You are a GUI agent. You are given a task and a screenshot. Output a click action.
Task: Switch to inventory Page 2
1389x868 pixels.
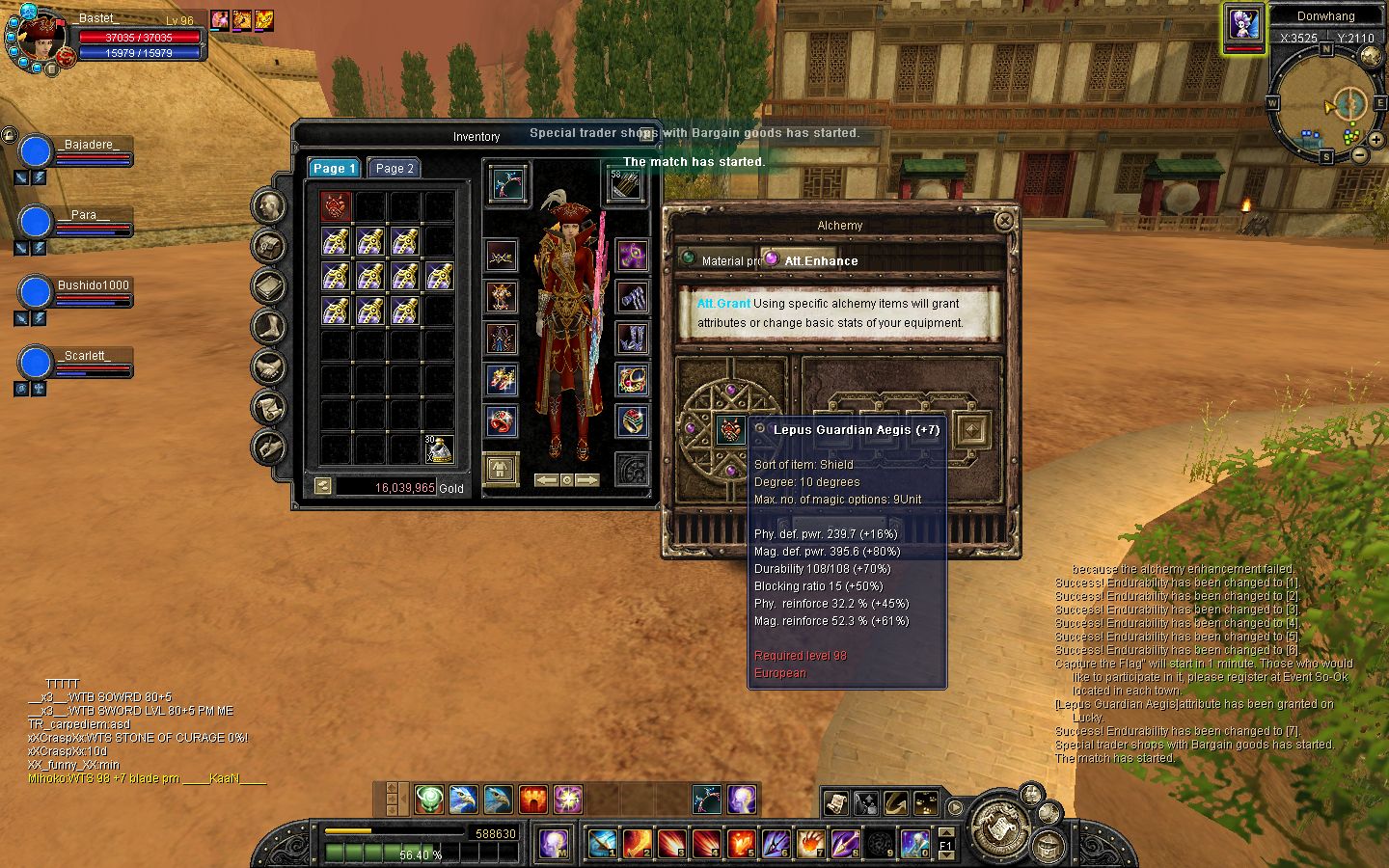[395, 168]
